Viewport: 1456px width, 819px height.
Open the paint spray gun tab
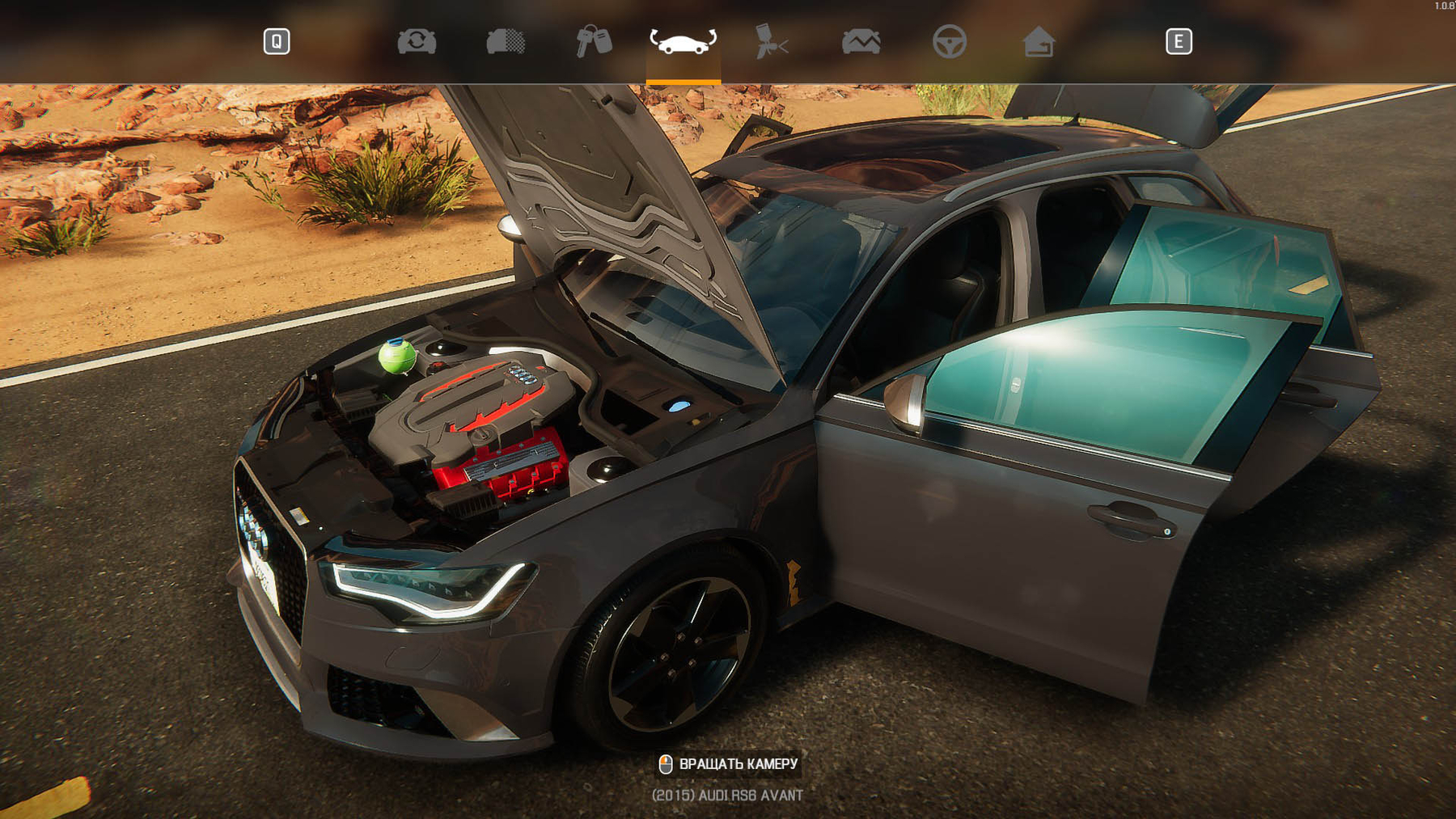tap(771, 41)
